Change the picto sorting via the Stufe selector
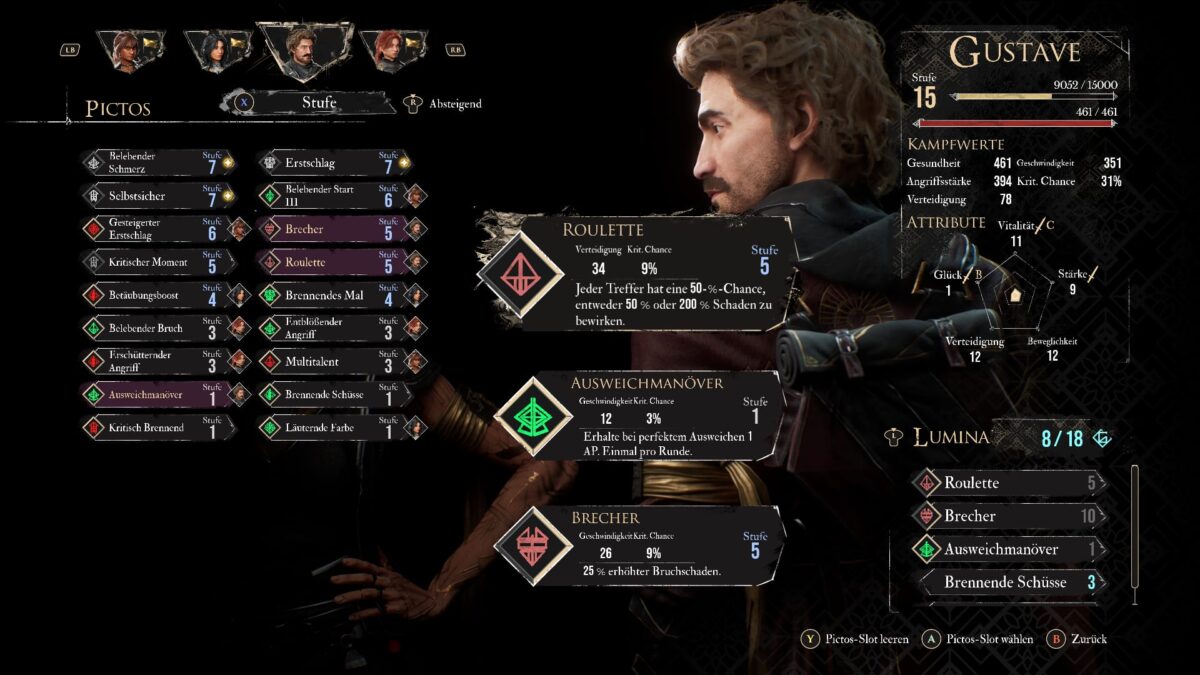This screenshot has height=675, width=1200. [318, 102]
